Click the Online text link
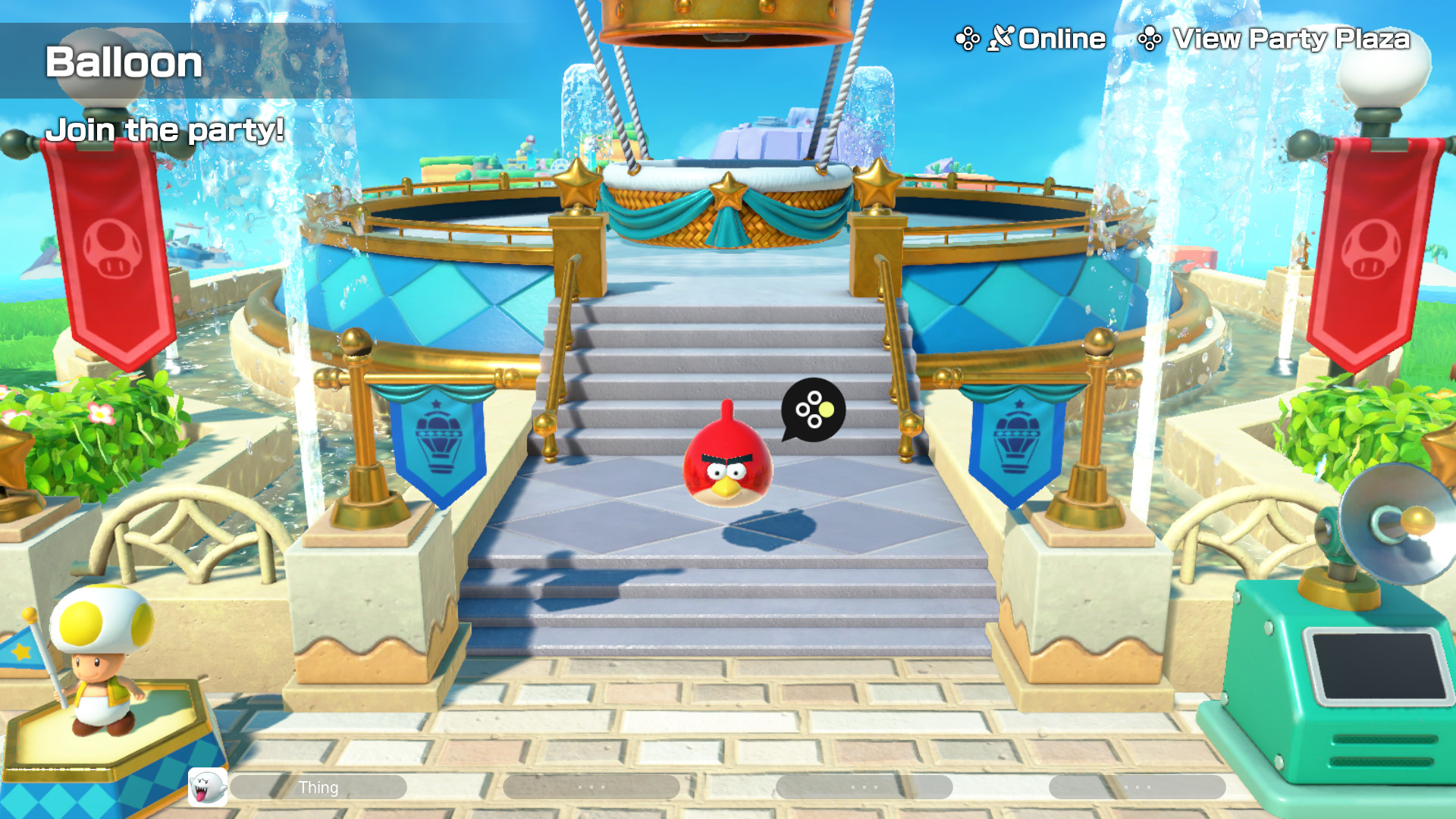 [x=1060, y=38]
